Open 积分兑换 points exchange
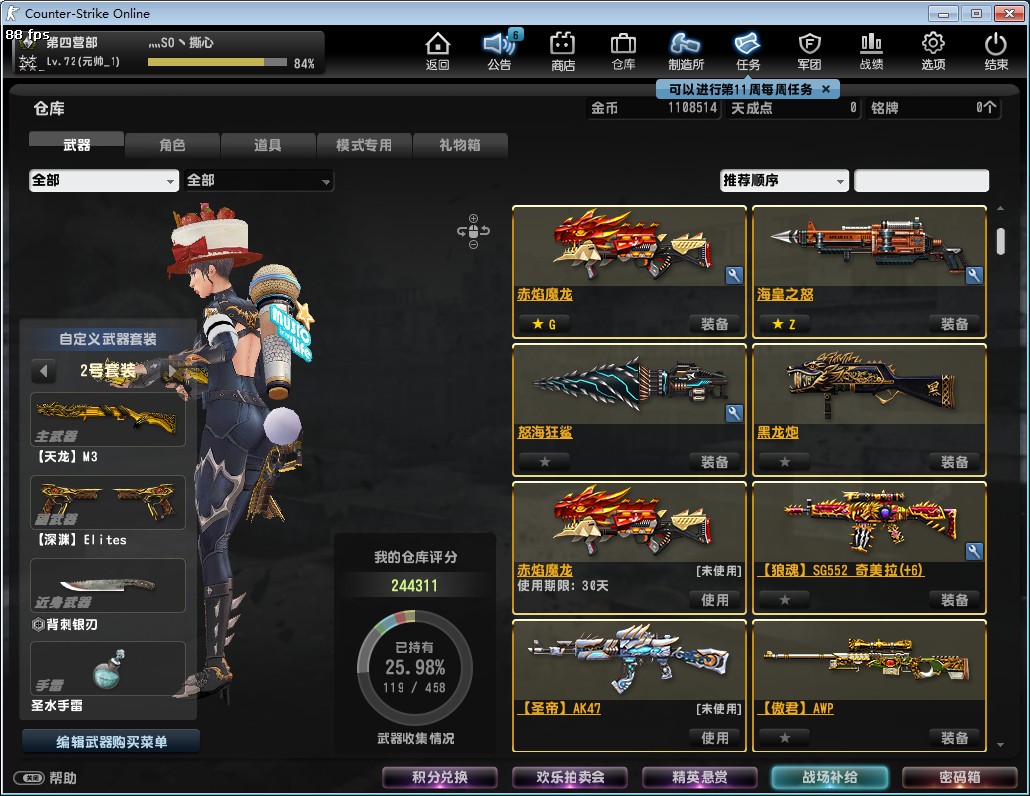Image resolution: width=1030 pixels, height=796 pixels. point(440,777)
